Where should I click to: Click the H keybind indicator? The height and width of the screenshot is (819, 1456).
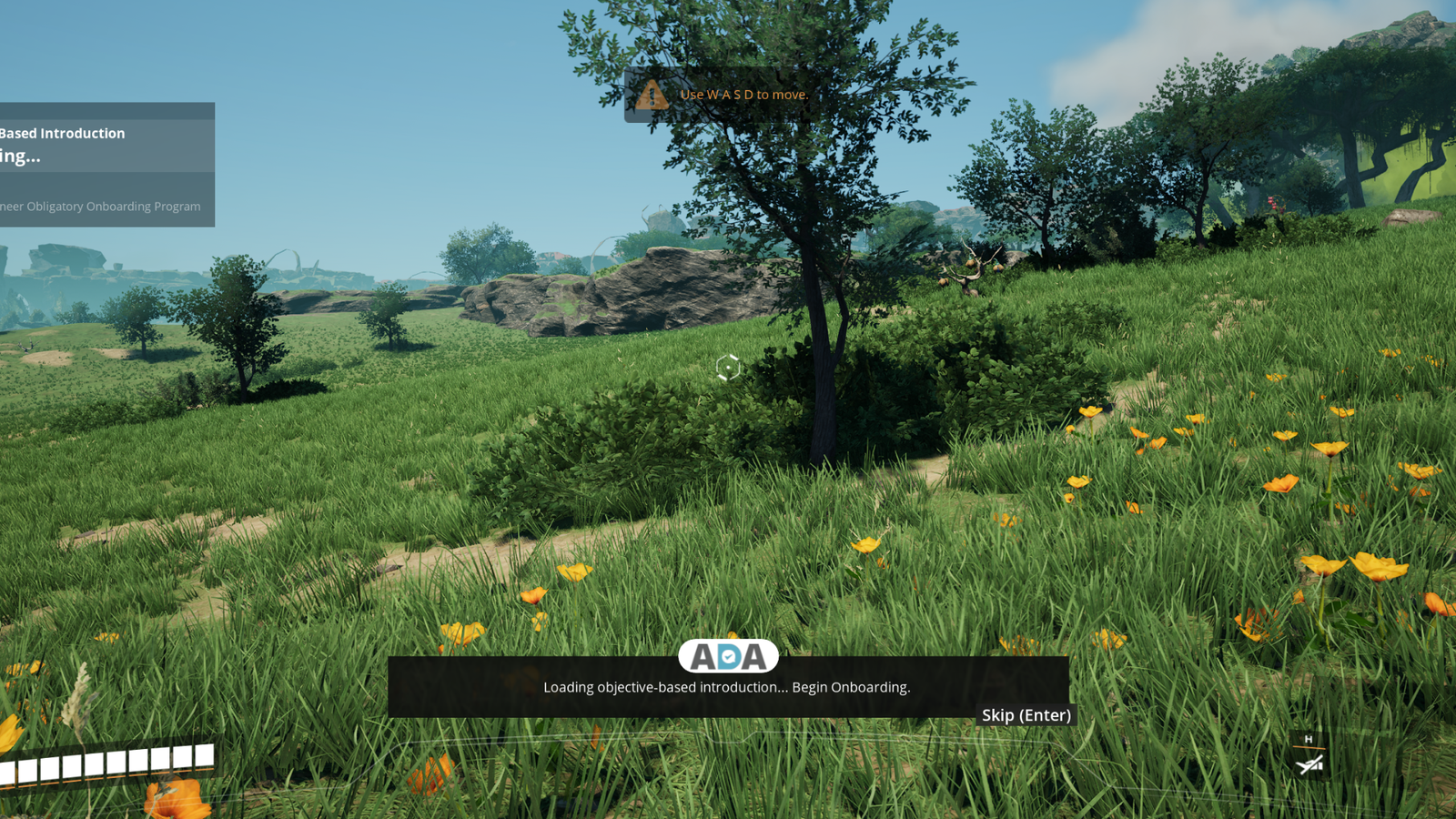coord(1309,739)
